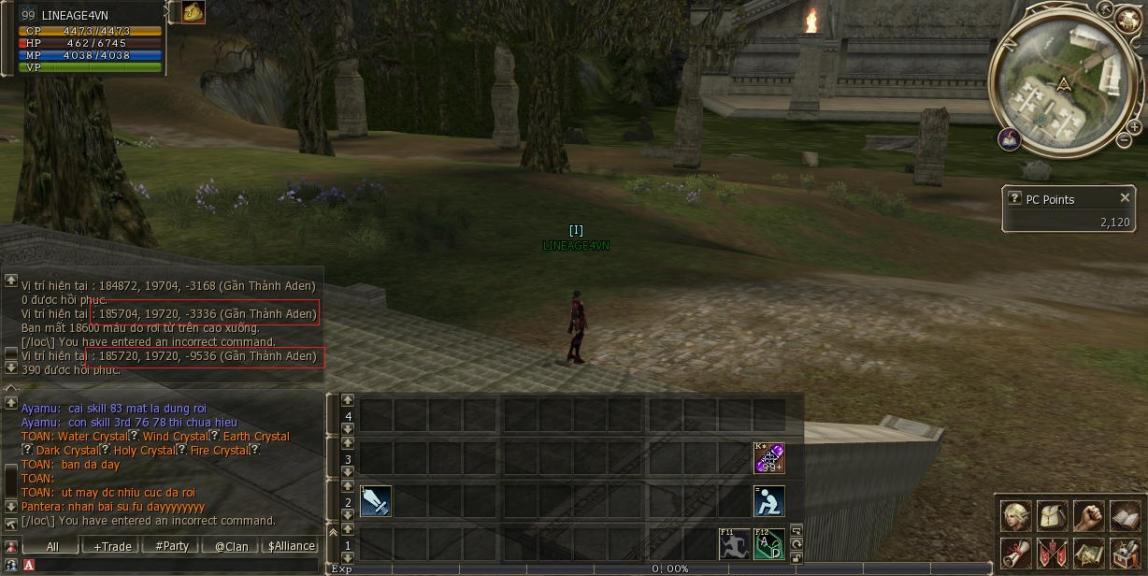Toggle the running figure F11 shortcut
Screen dimensions: 1148x576
pyautogui.click(x=734, y=544)
